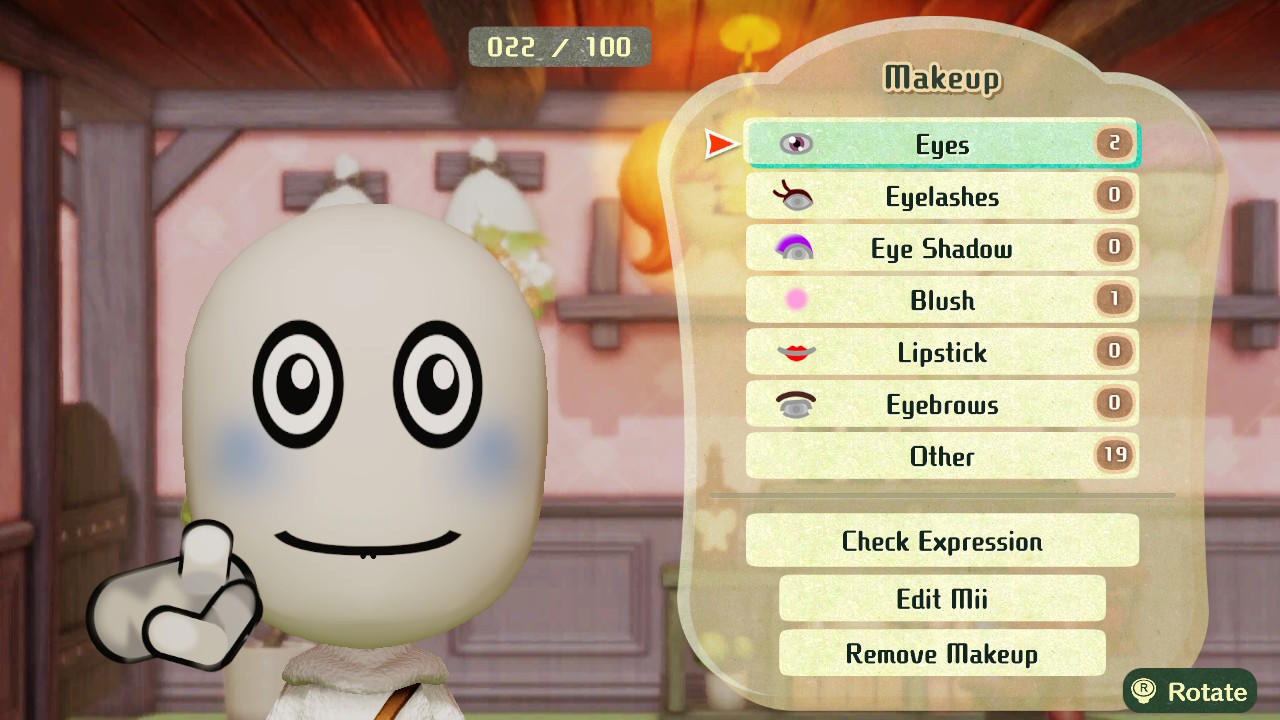This screenshot has height=720, width=1280.
Task: Open the Blush makeup category
Action: [941, 301]
